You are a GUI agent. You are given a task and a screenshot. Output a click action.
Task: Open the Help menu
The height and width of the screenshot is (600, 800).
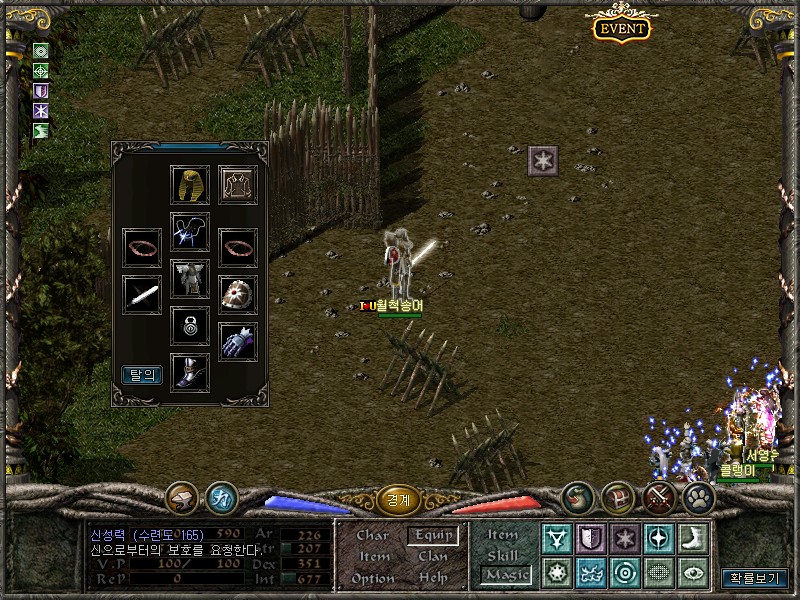433,579
